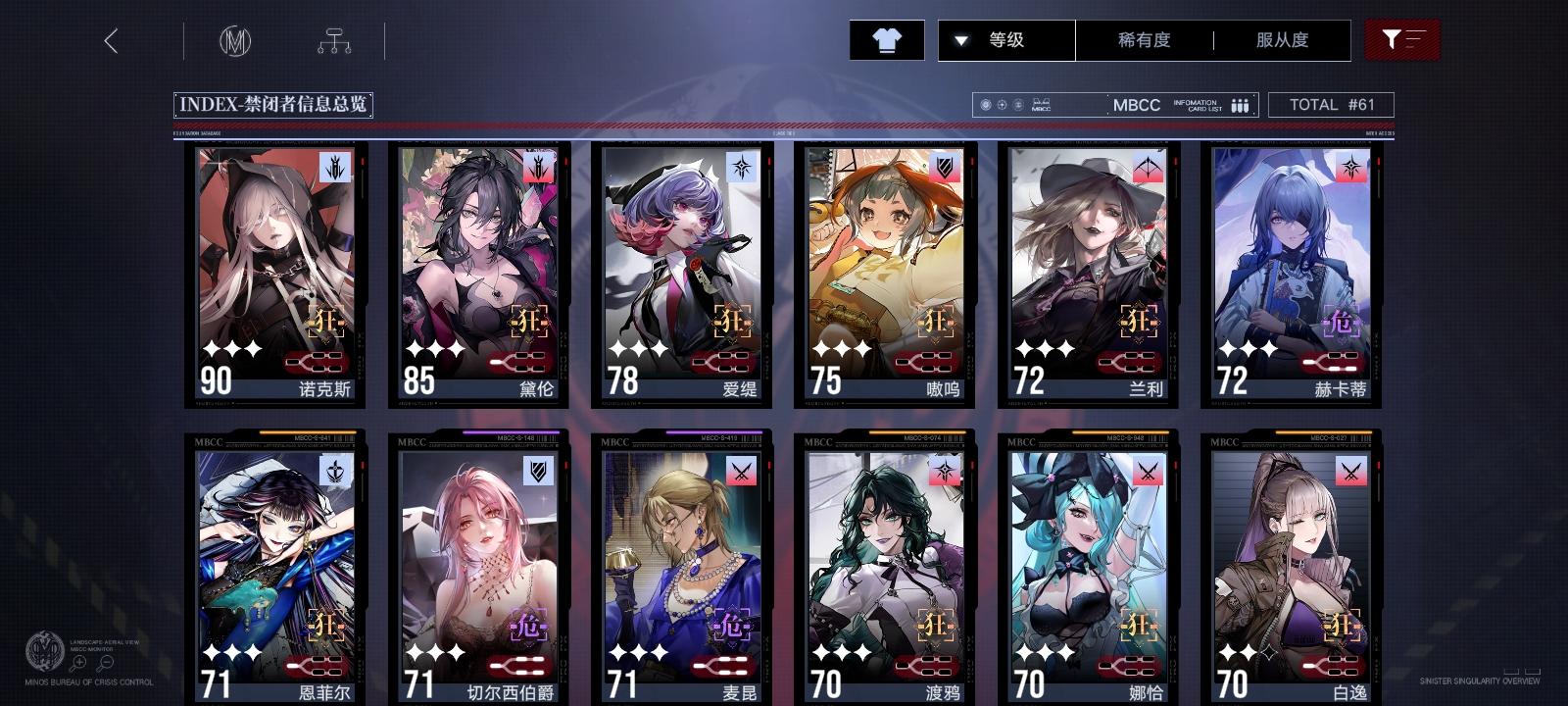Expand the dark-winged emblem on 黛伦's card

[x=538, y=165]
